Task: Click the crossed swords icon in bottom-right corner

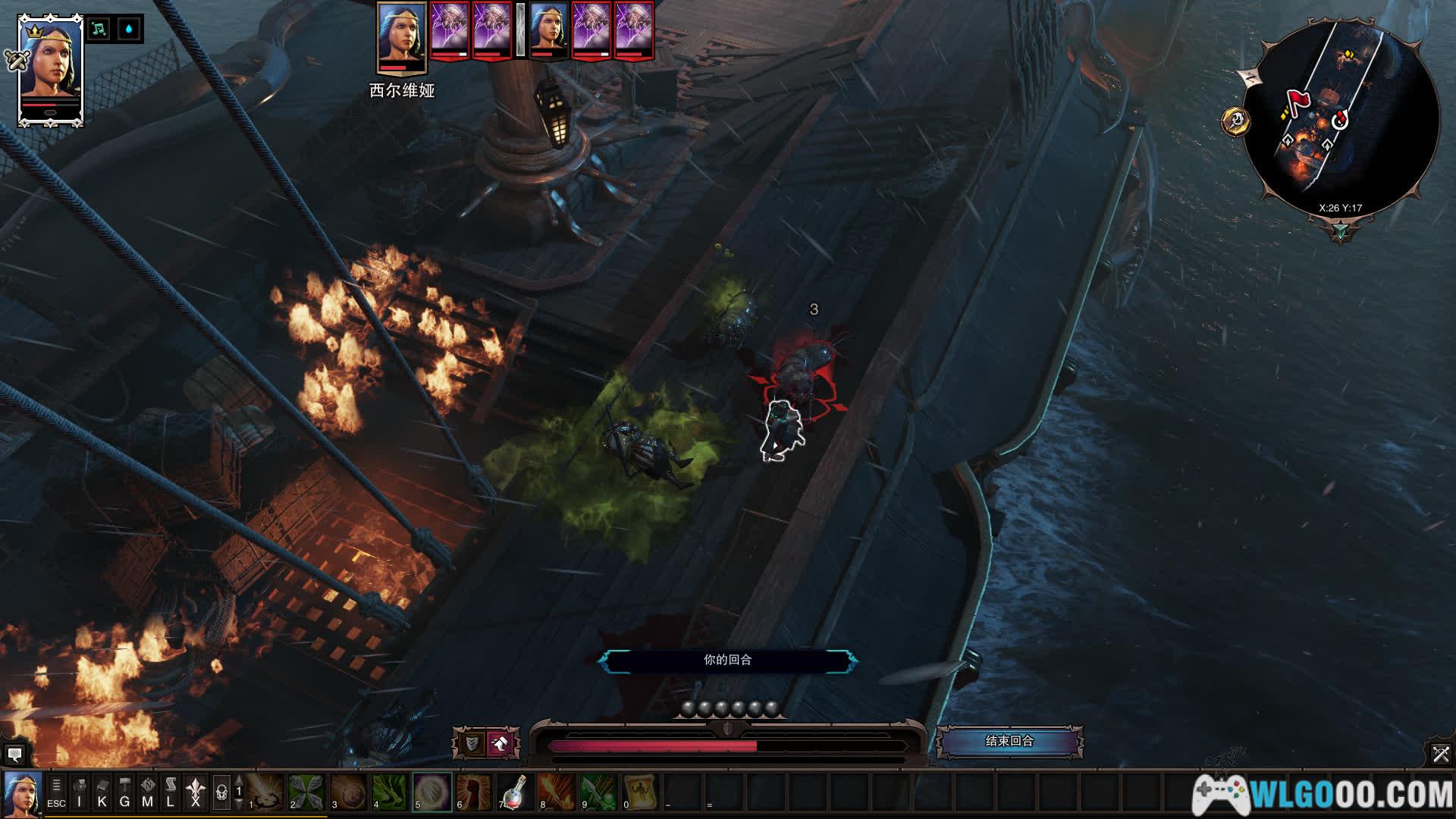Action: coord(1441,754)
